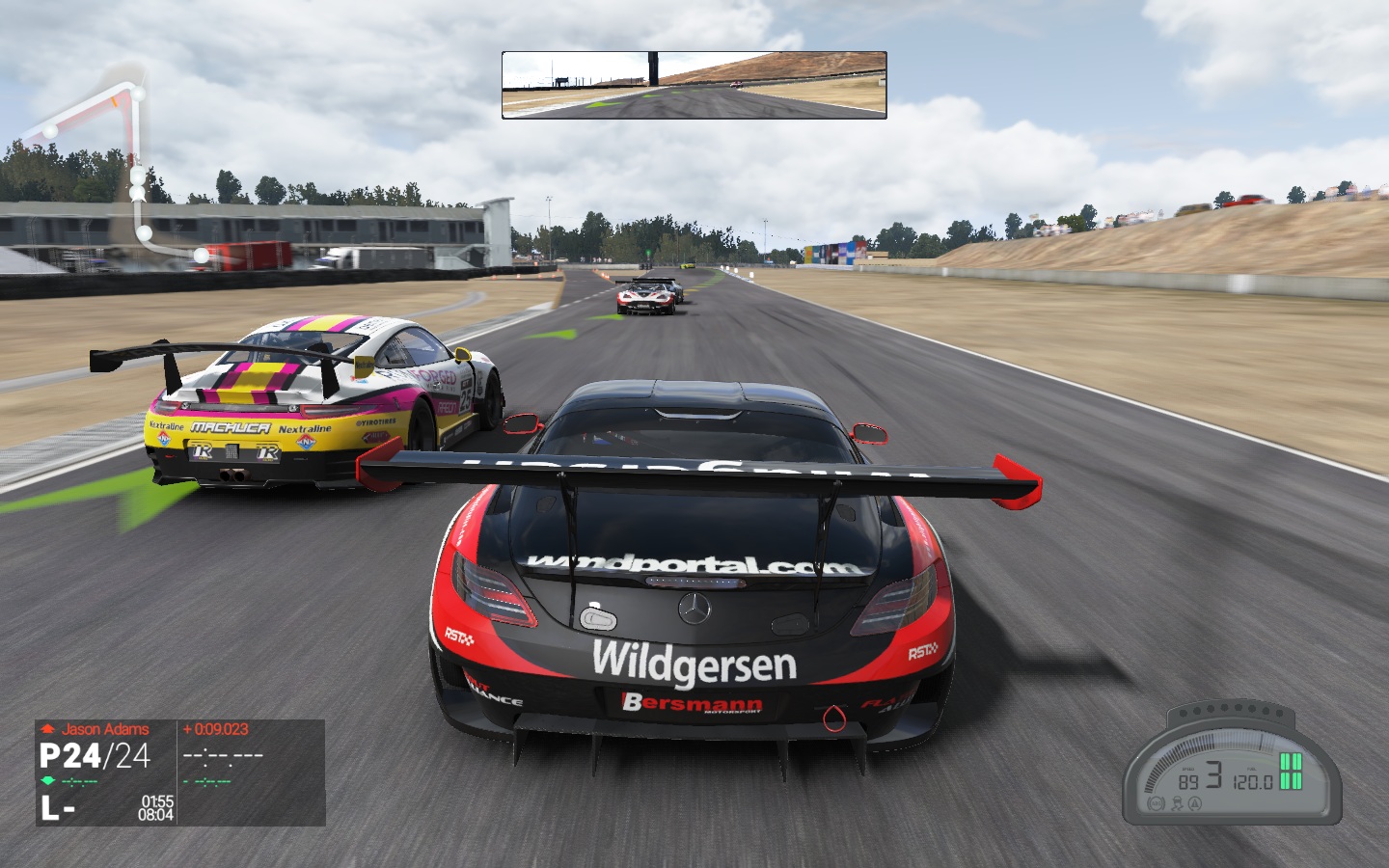Select the rear-view mirror display
1389x868 pixels.
[694, 85]
